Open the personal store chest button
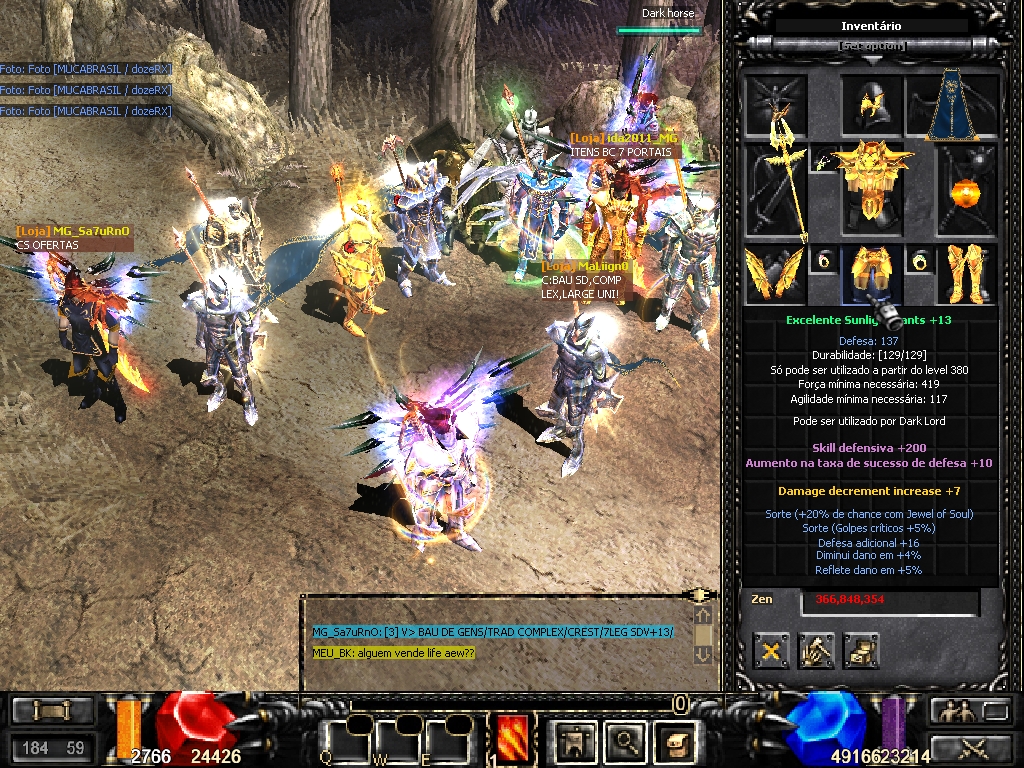 click(860, 651)
